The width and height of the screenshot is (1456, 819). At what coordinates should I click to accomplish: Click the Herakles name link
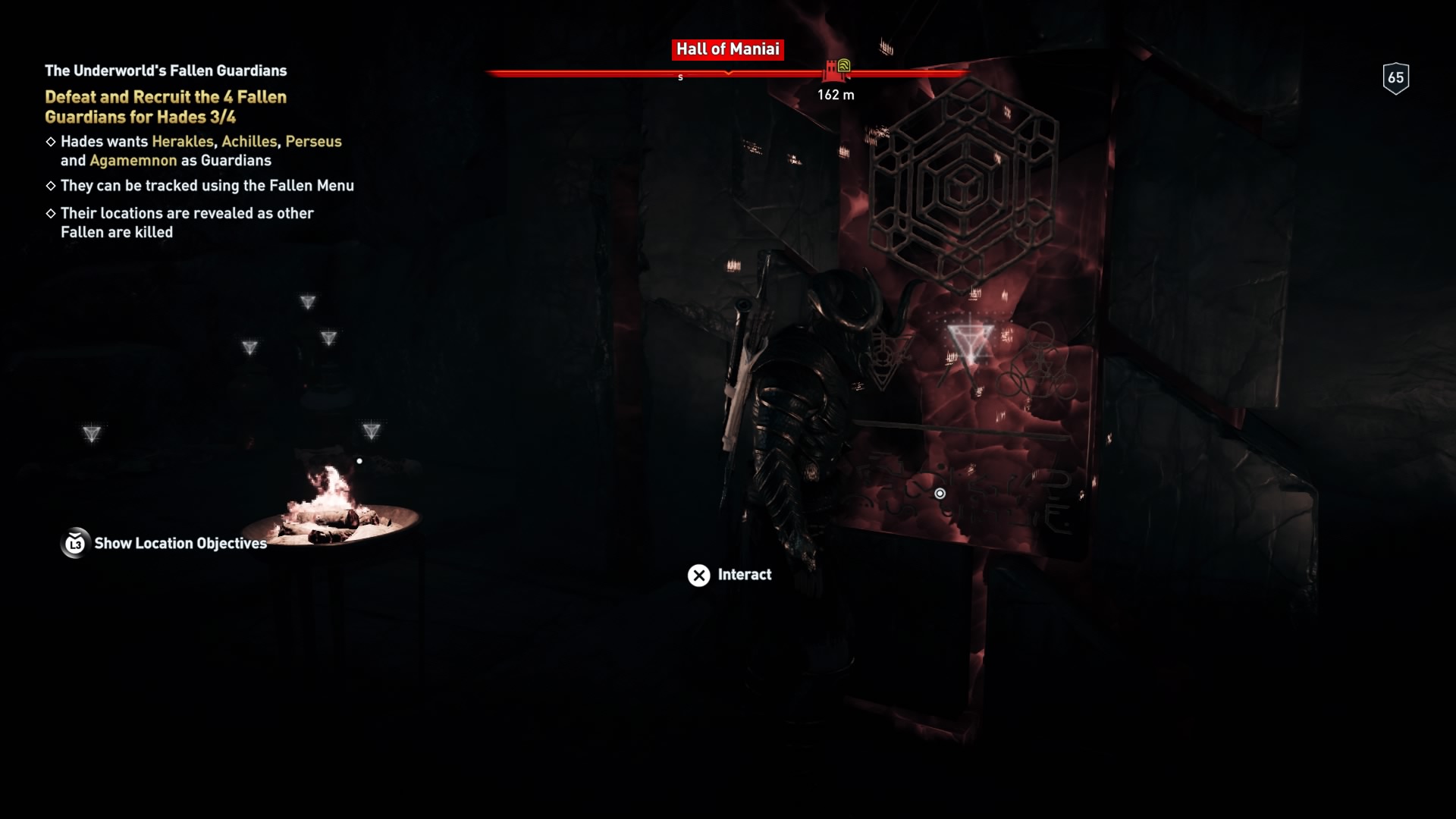click(x=182, y=141)
